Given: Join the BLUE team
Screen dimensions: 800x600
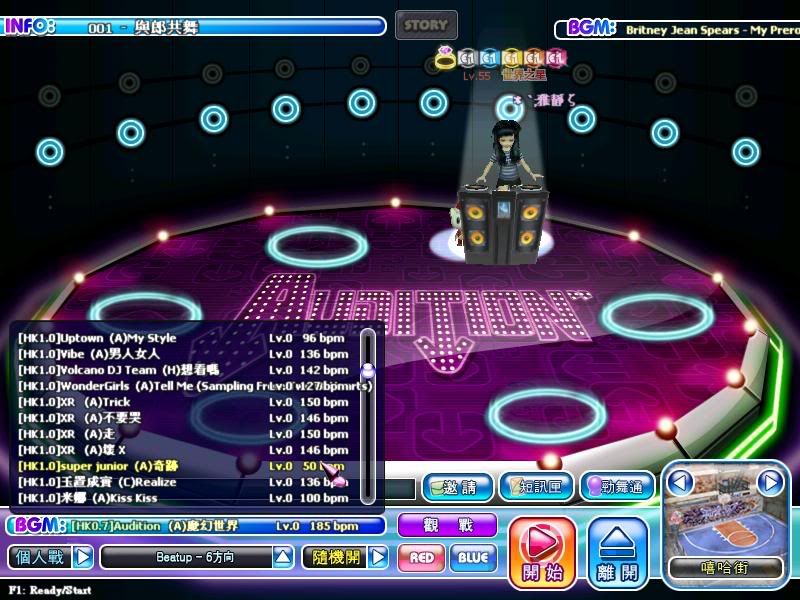Looking at the screenshot, I should point(473,557).
